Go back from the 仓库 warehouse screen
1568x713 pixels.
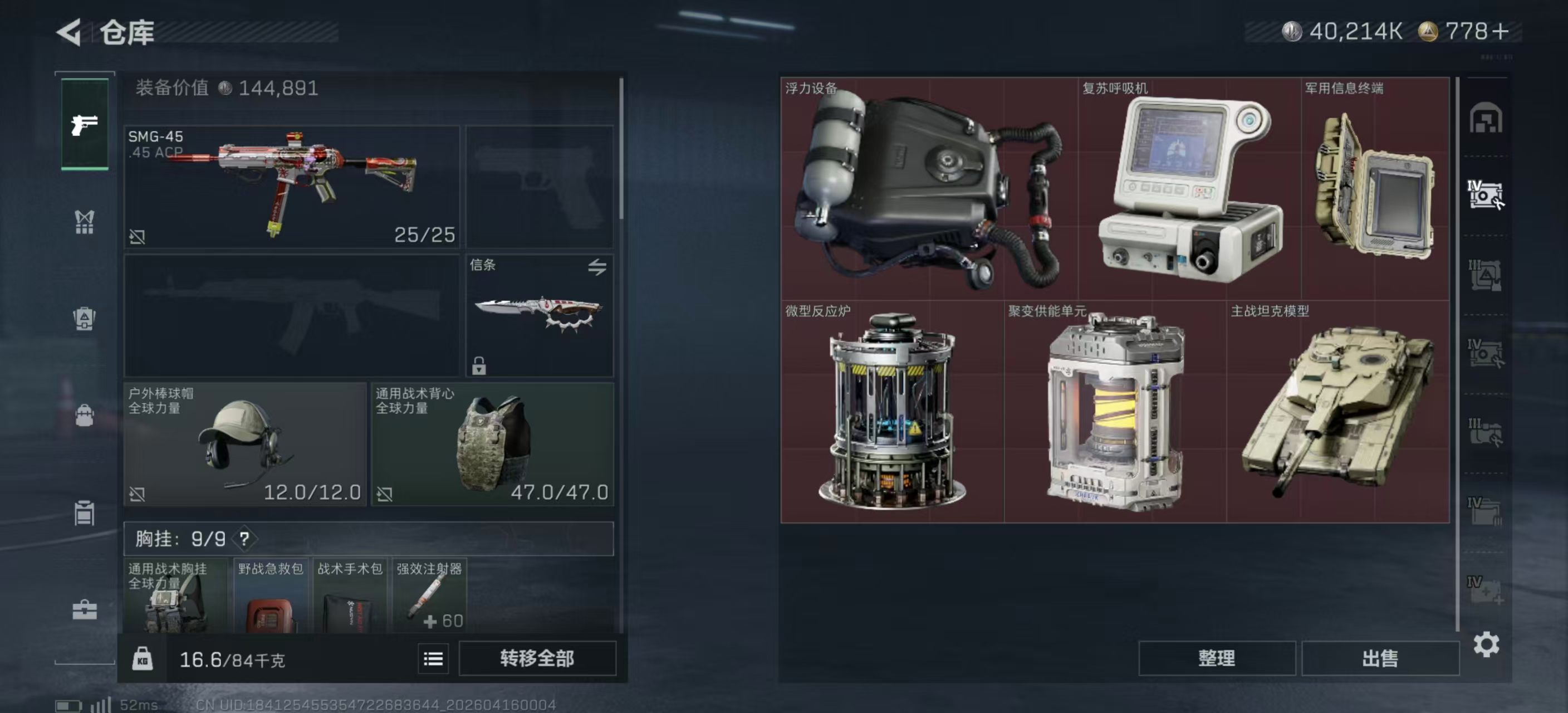coord(69,32)
